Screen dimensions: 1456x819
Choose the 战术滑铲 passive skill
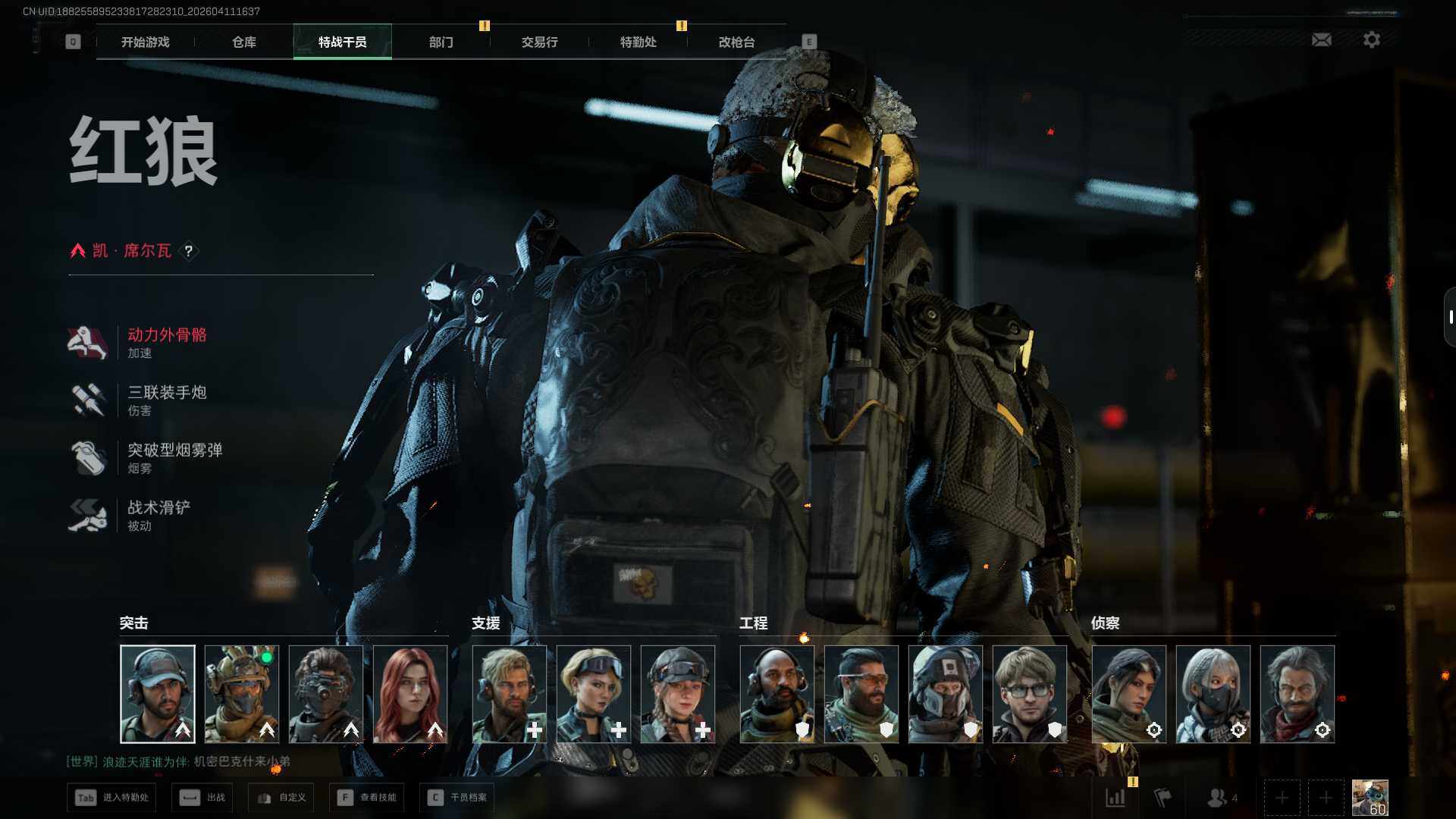pyautogui.click(x=158, y=515)
